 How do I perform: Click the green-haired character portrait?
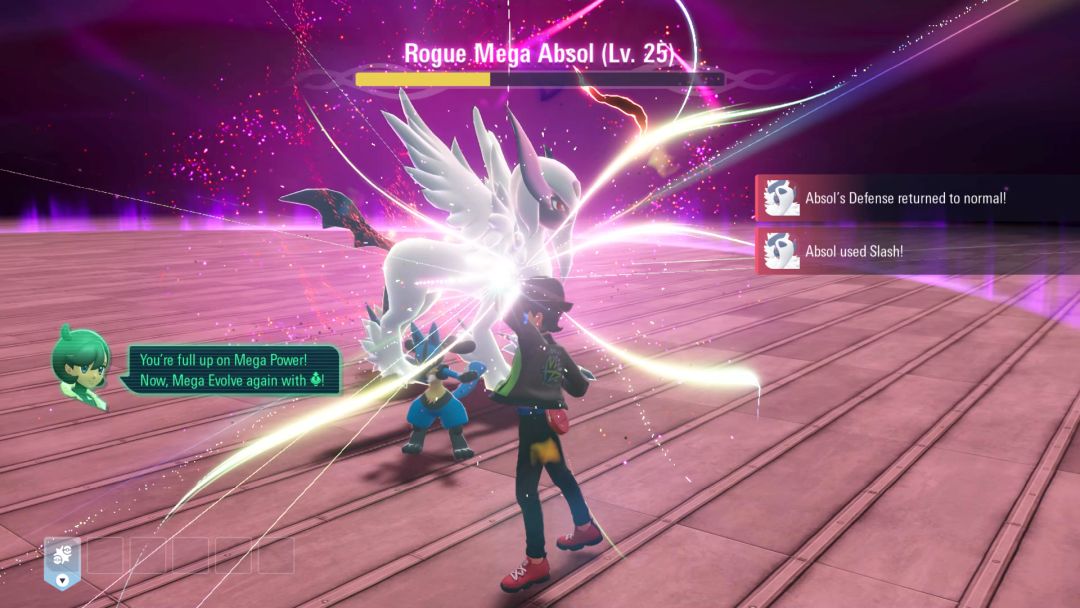[81, 368]
